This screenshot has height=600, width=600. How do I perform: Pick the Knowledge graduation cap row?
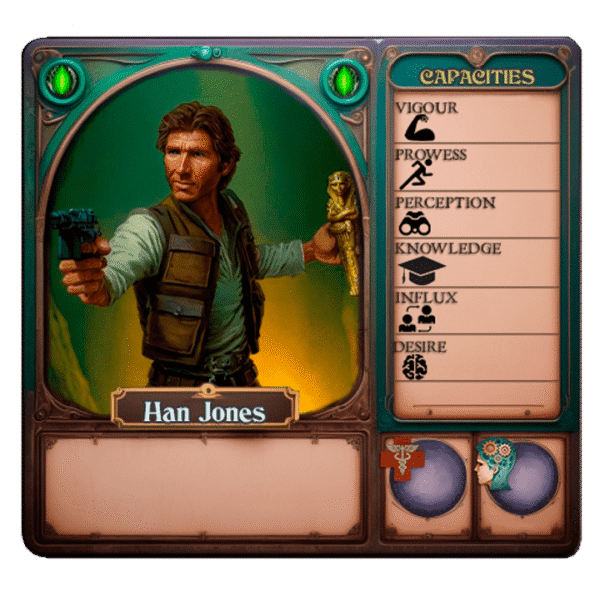click(x=475, y=263)
